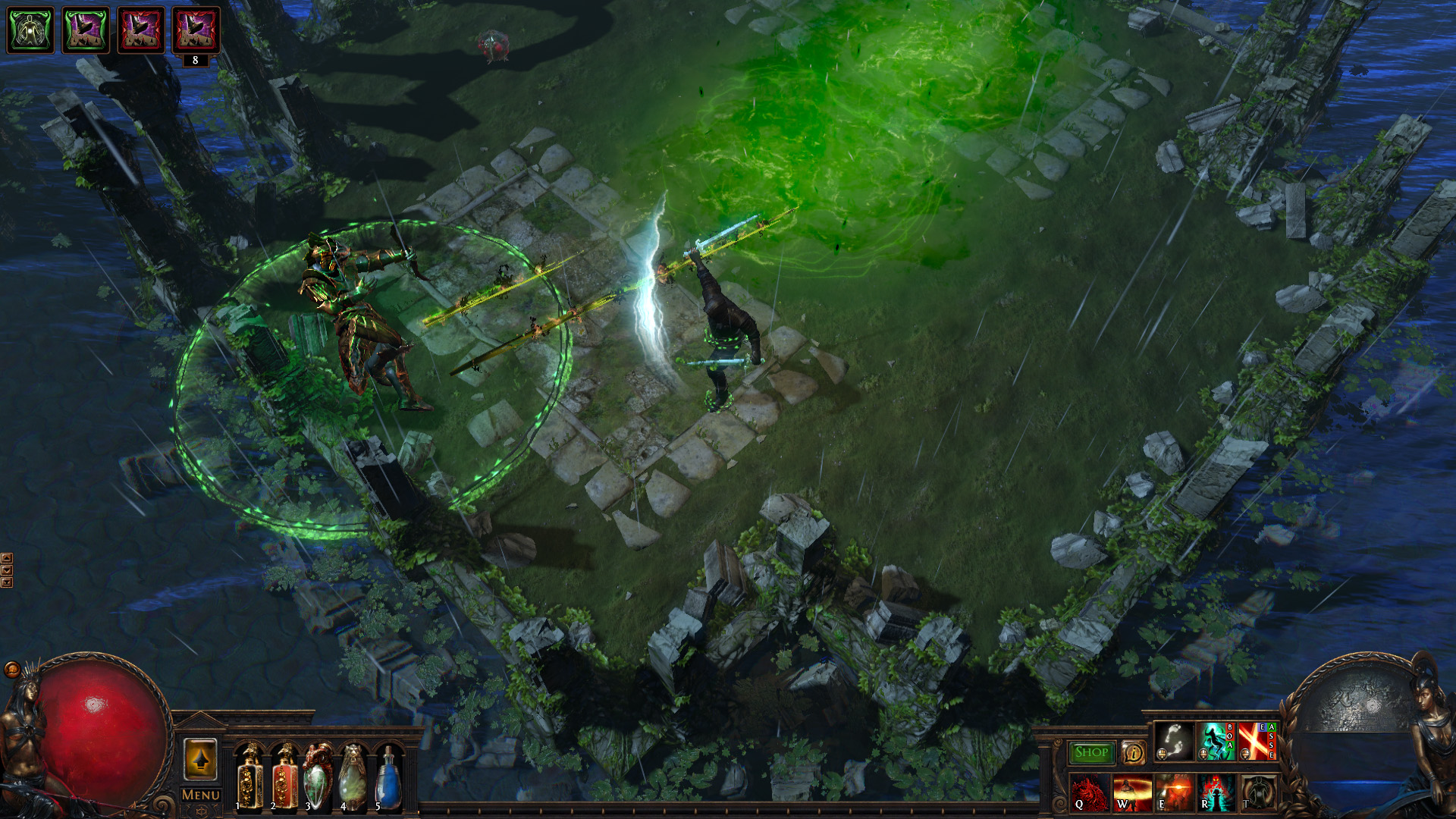Use the Q-bound blood skill icon
1456x819 pixels.
coord(1090,793)
